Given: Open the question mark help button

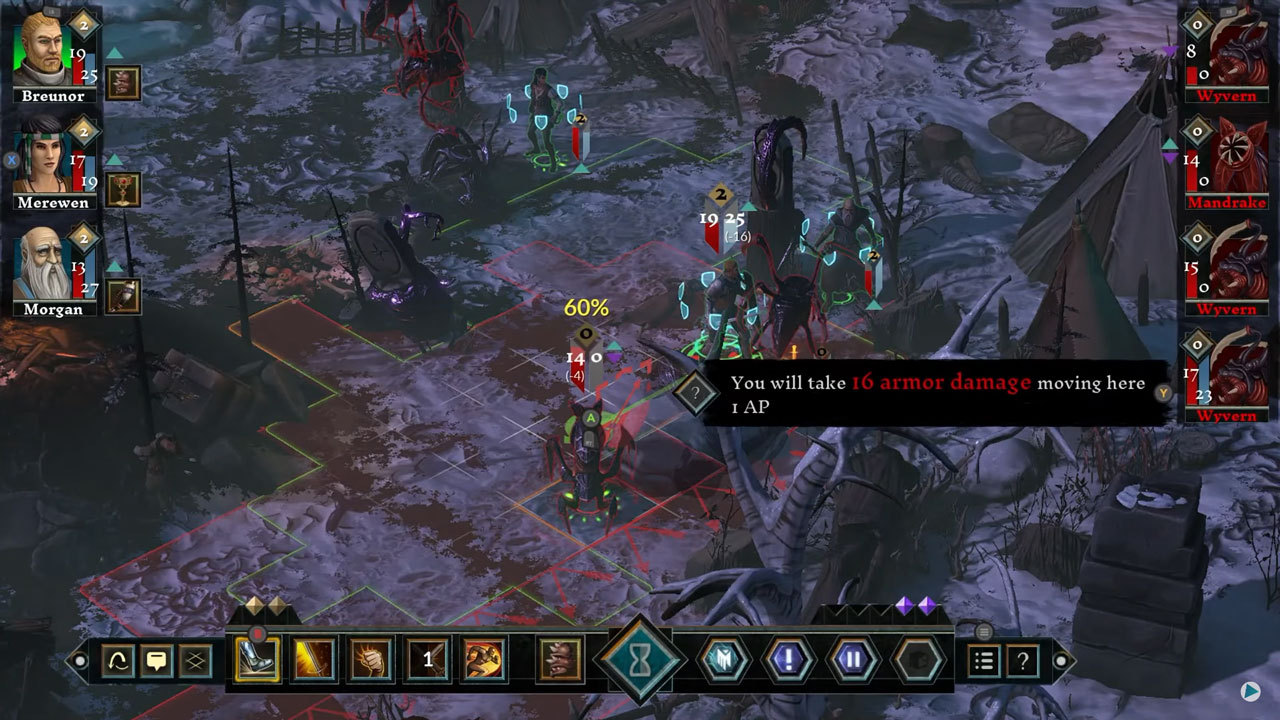Looking at the screenshot, I should [x=1022, y=660].
